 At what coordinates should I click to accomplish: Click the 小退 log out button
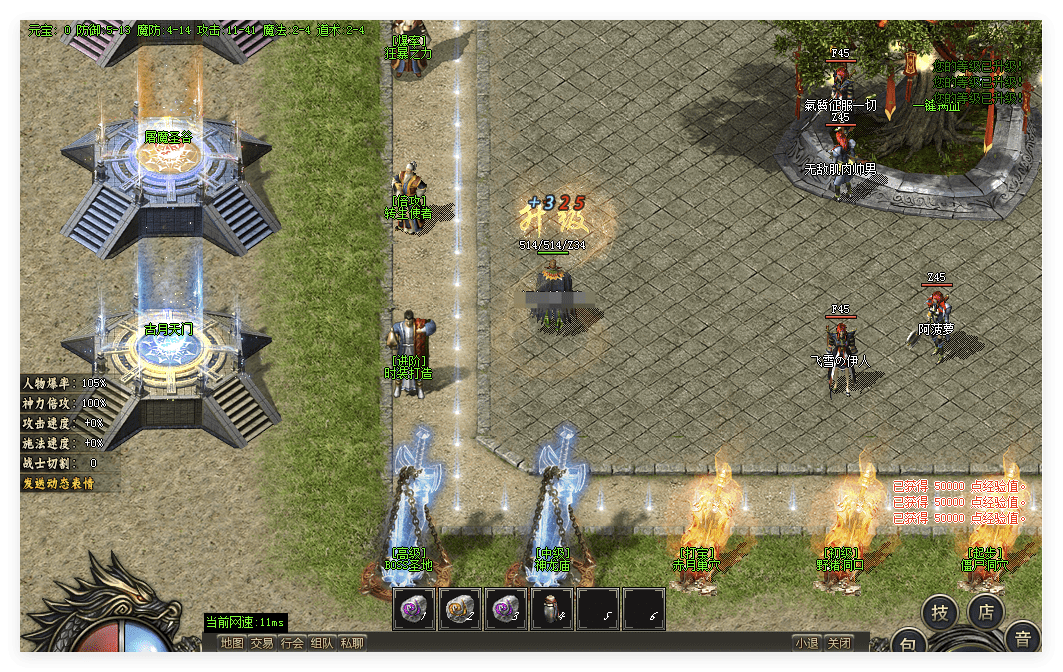807,643
